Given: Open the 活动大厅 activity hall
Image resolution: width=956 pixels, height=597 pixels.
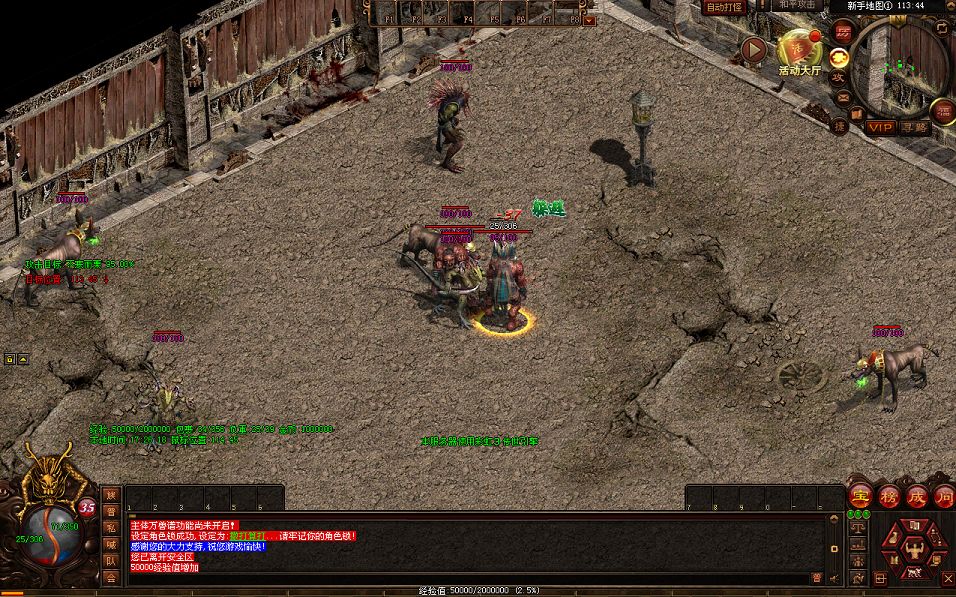Looking at the screenshot, I should (798, 52).
